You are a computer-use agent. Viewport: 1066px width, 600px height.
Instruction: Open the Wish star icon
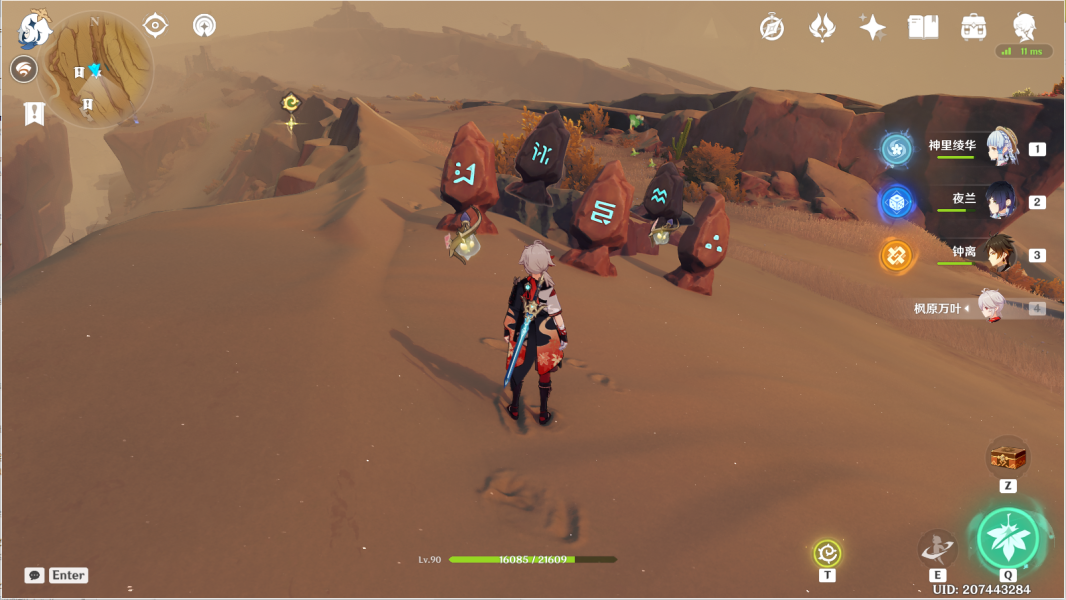pos(822,27)
